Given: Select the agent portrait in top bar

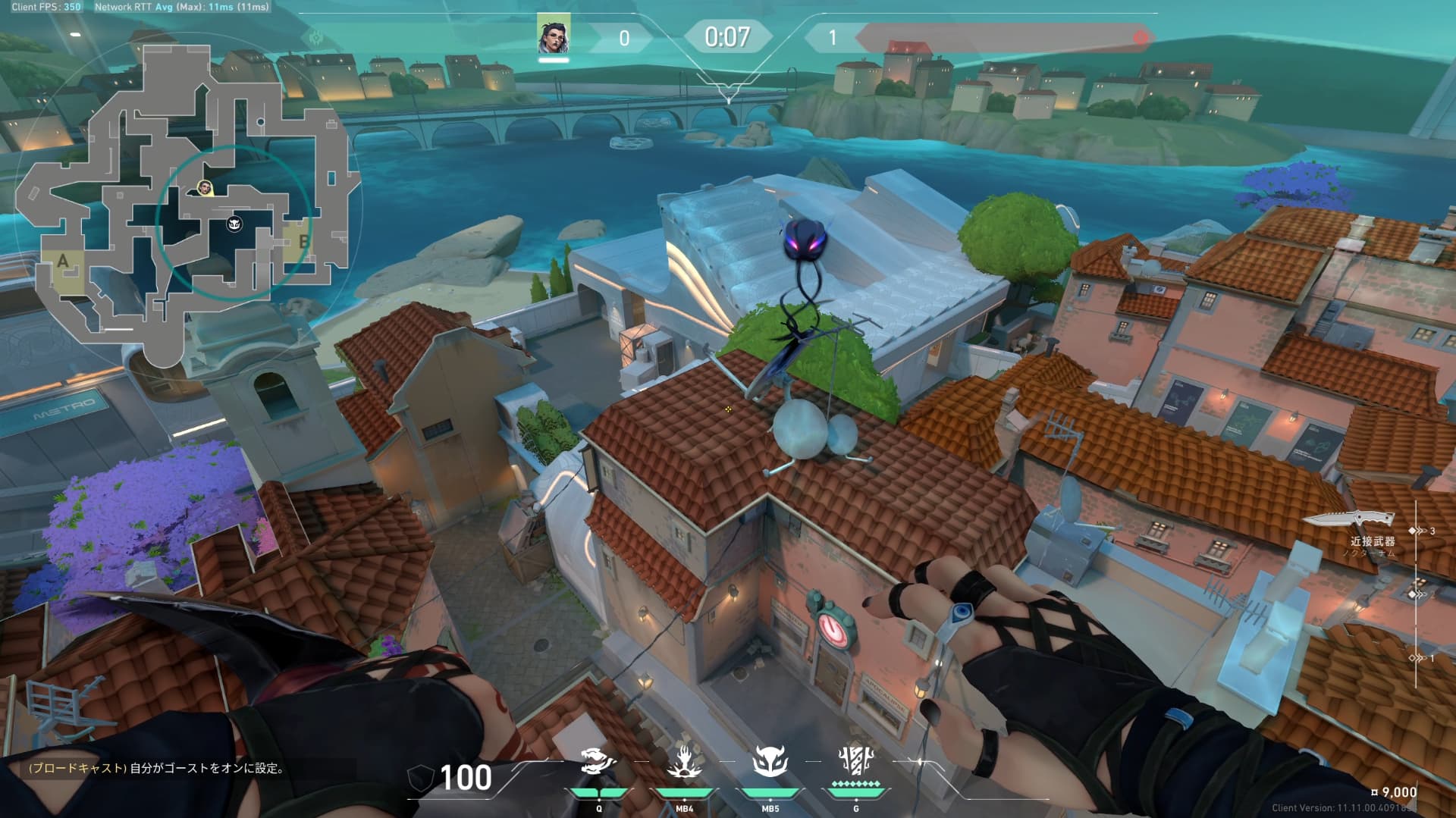Looking at the screenshot, I should (554, 35).
